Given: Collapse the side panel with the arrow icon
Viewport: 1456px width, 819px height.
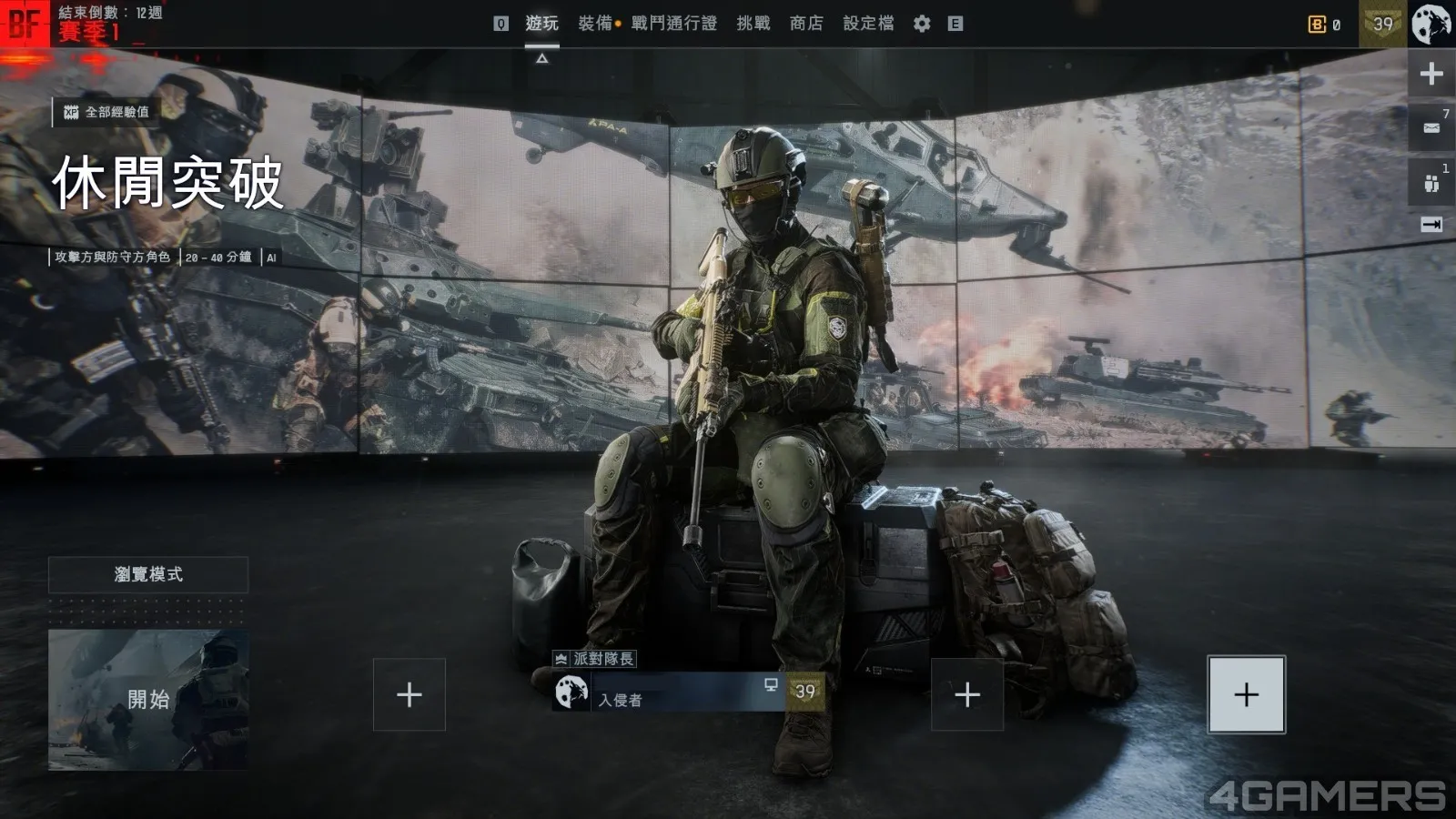Looking at the screenshot, I should (1431, 225).
